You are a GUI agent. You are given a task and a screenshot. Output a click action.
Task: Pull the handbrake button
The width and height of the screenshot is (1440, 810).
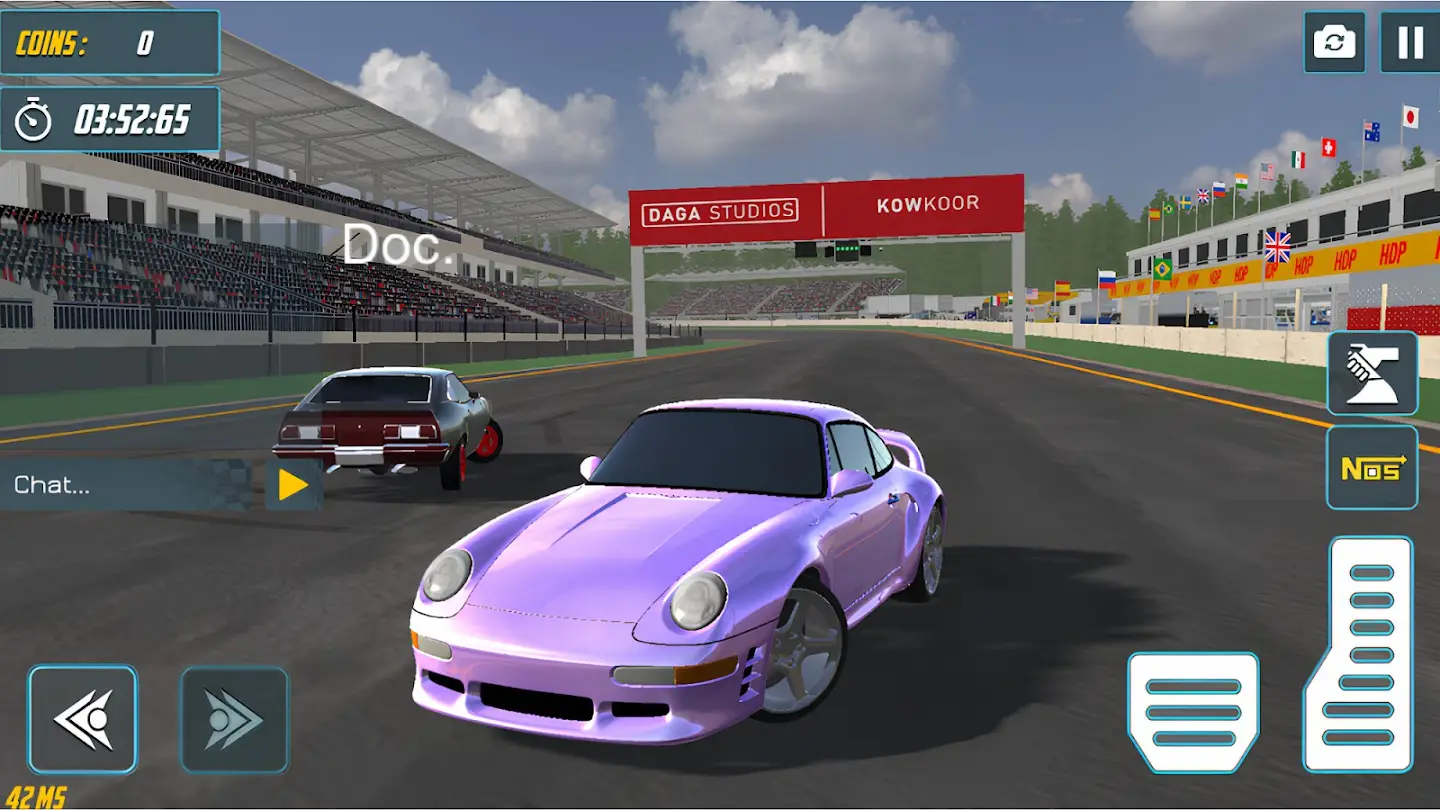click(1372, 373)
